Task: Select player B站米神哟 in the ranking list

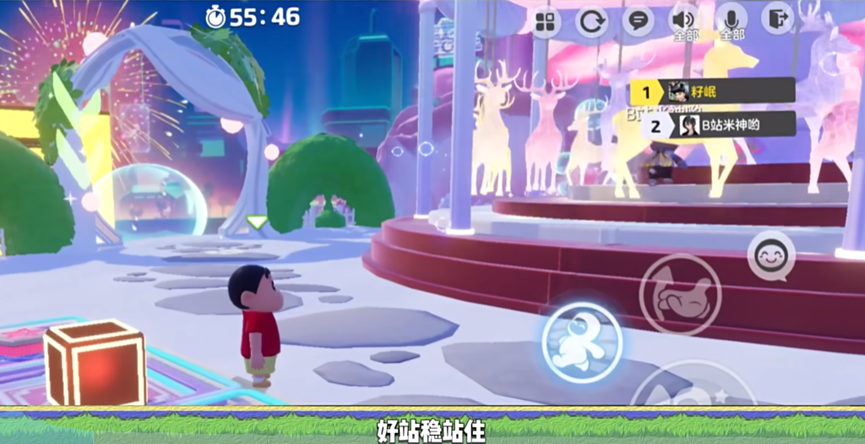Action: [x=712, y=125]
